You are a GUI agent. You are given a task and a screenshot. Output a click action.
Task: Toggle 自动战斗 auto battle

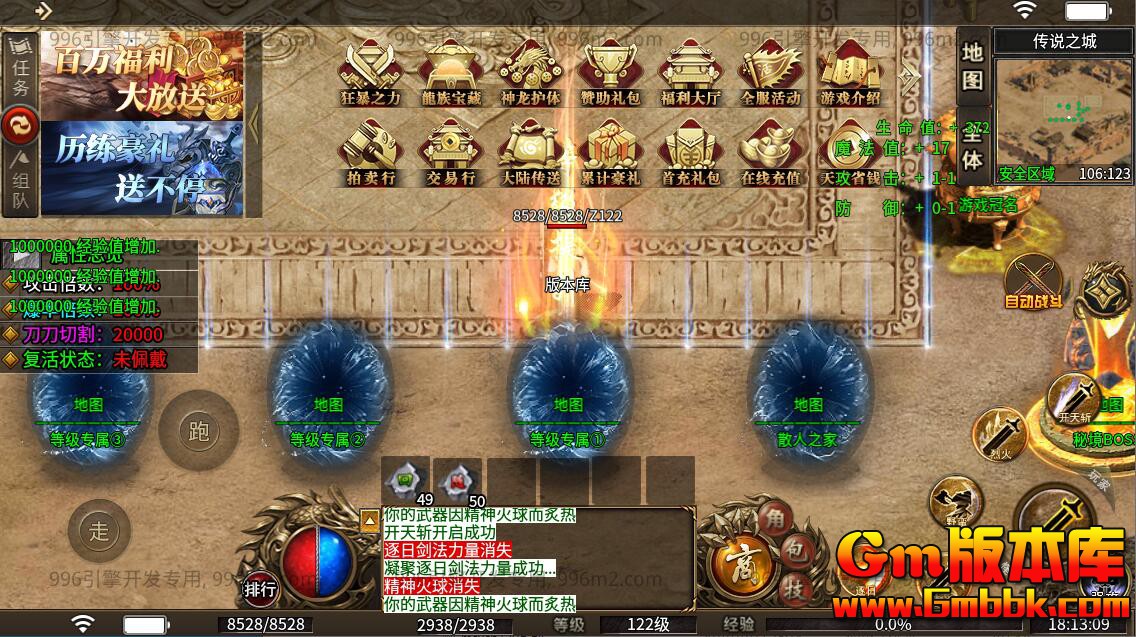(1033, 280)
